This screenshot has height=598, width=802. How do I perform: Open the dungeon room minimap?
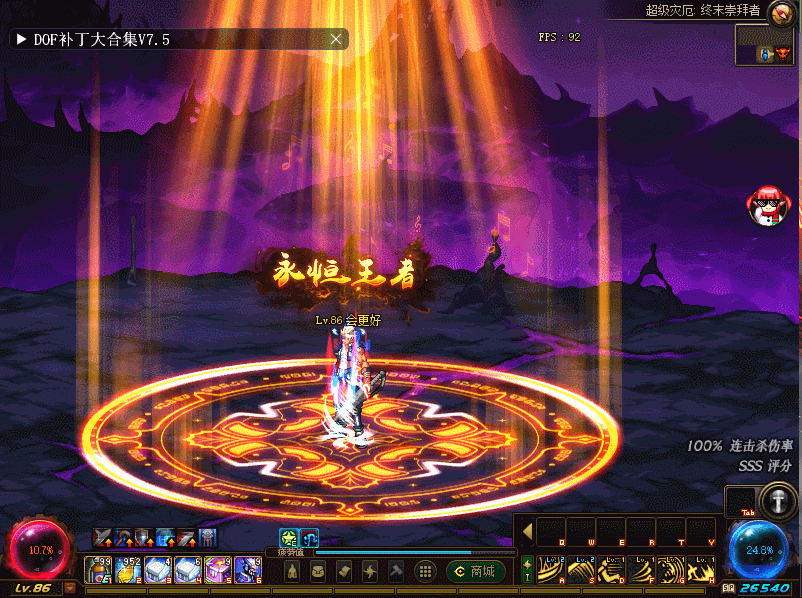(x=766, y=45)
